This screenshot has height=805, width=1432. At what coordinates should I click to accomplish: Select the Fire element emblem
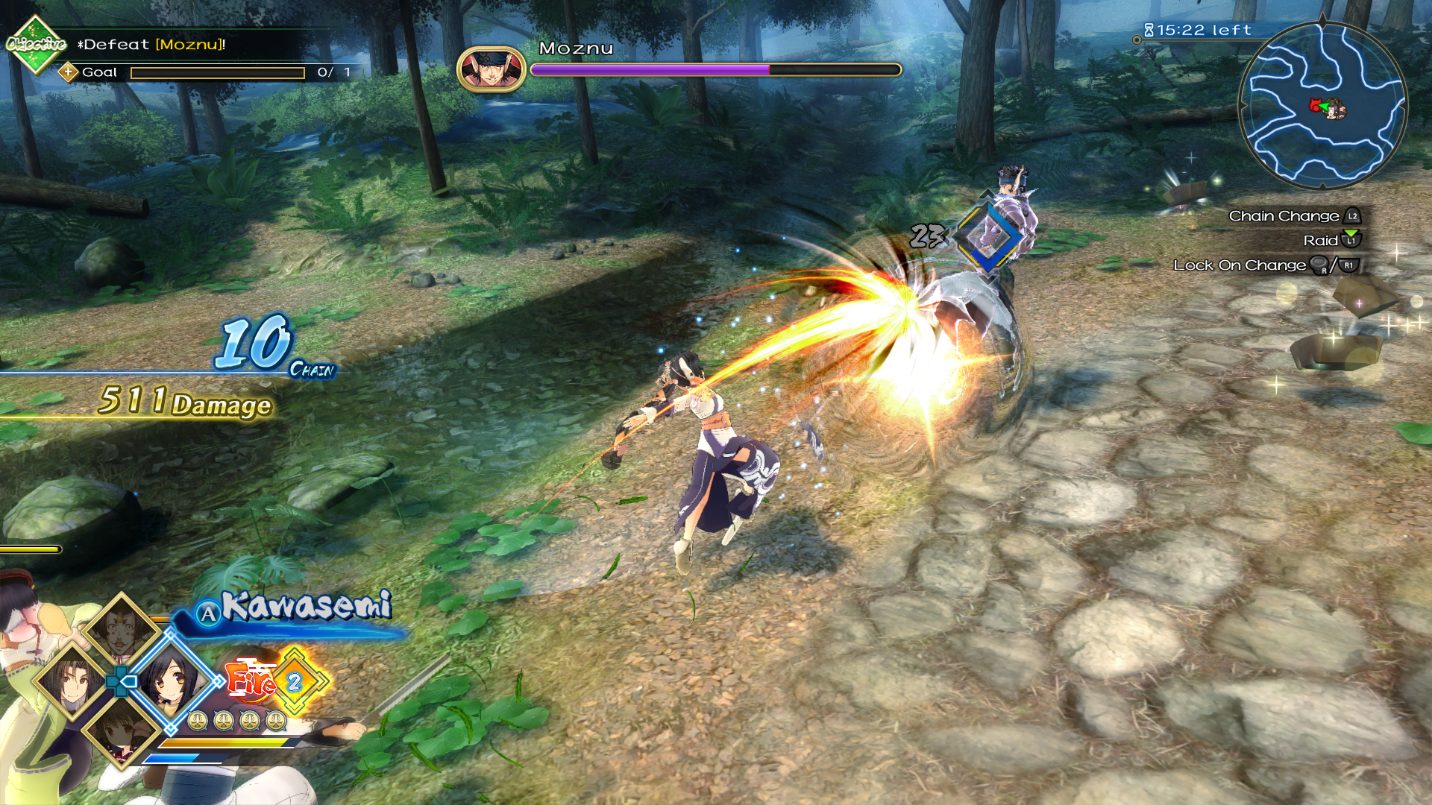click(x=252, y=678)
